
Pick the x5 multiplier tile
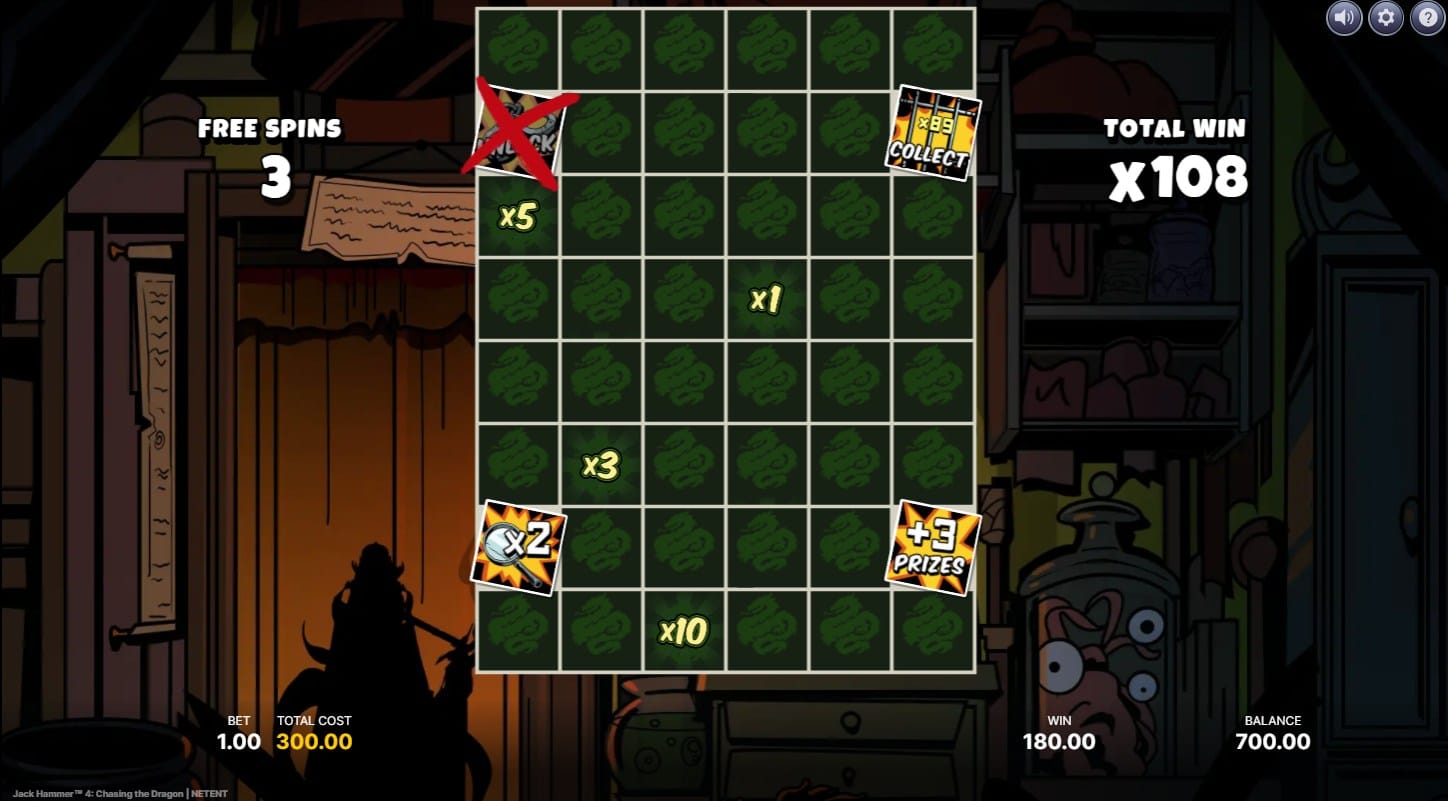[518, 216]
